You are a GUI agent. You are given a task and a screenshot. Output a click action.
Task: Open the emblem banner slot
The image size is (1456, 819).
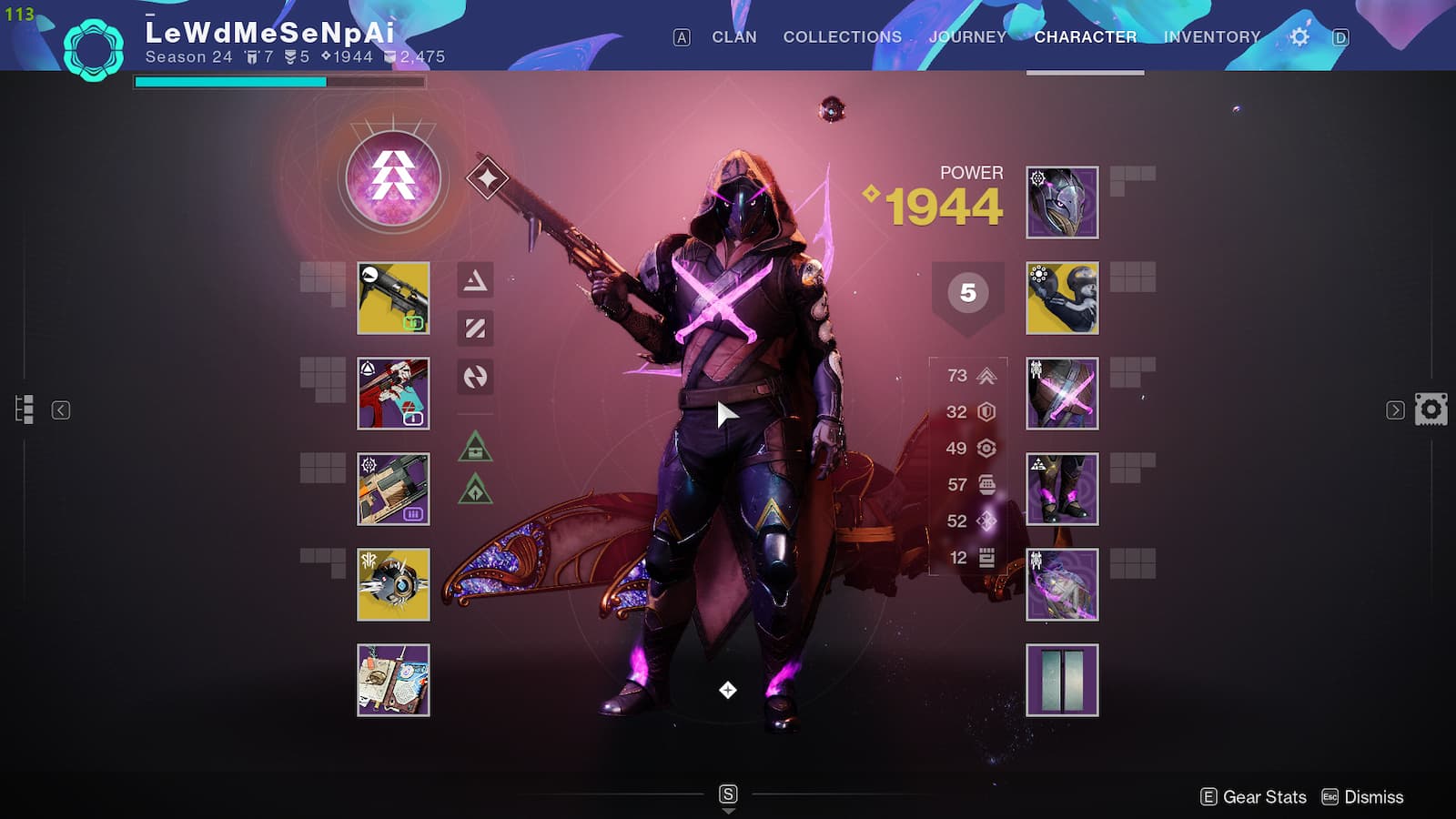pyautogui.click(x=1062, y=681)
